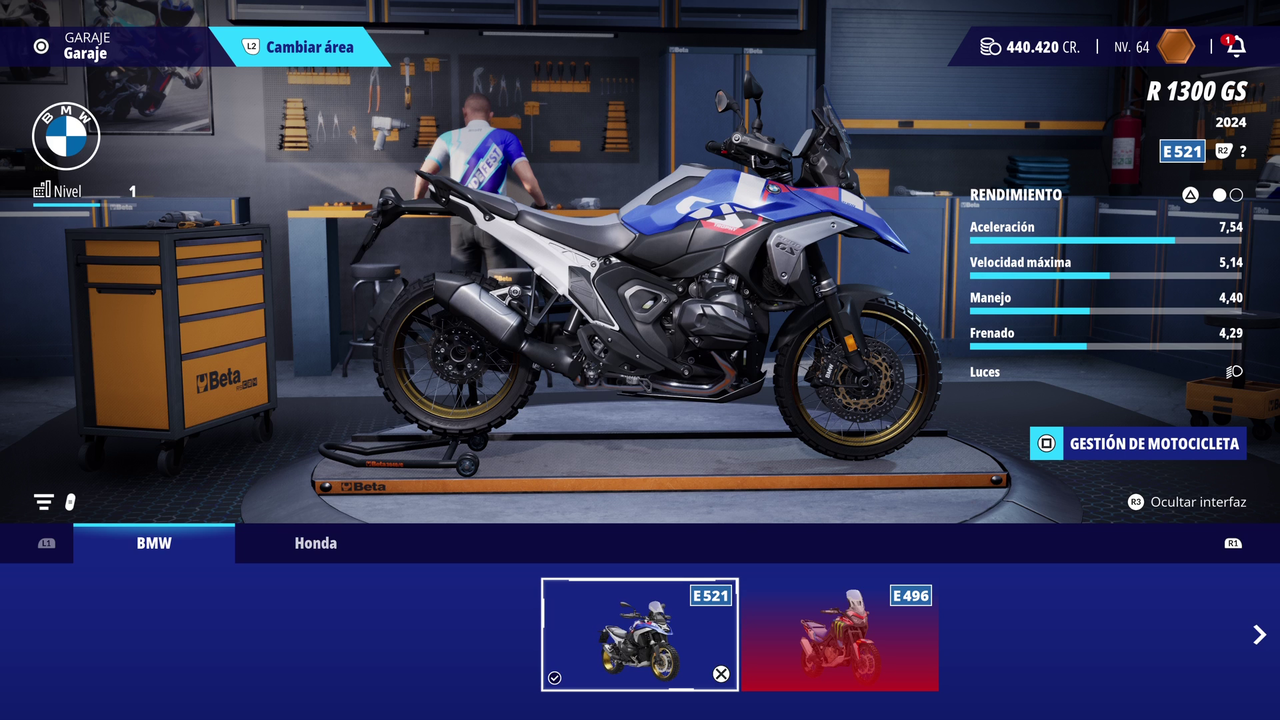
Task: Switch the Rendimiento stats page dots
Action: (1227, 195)
